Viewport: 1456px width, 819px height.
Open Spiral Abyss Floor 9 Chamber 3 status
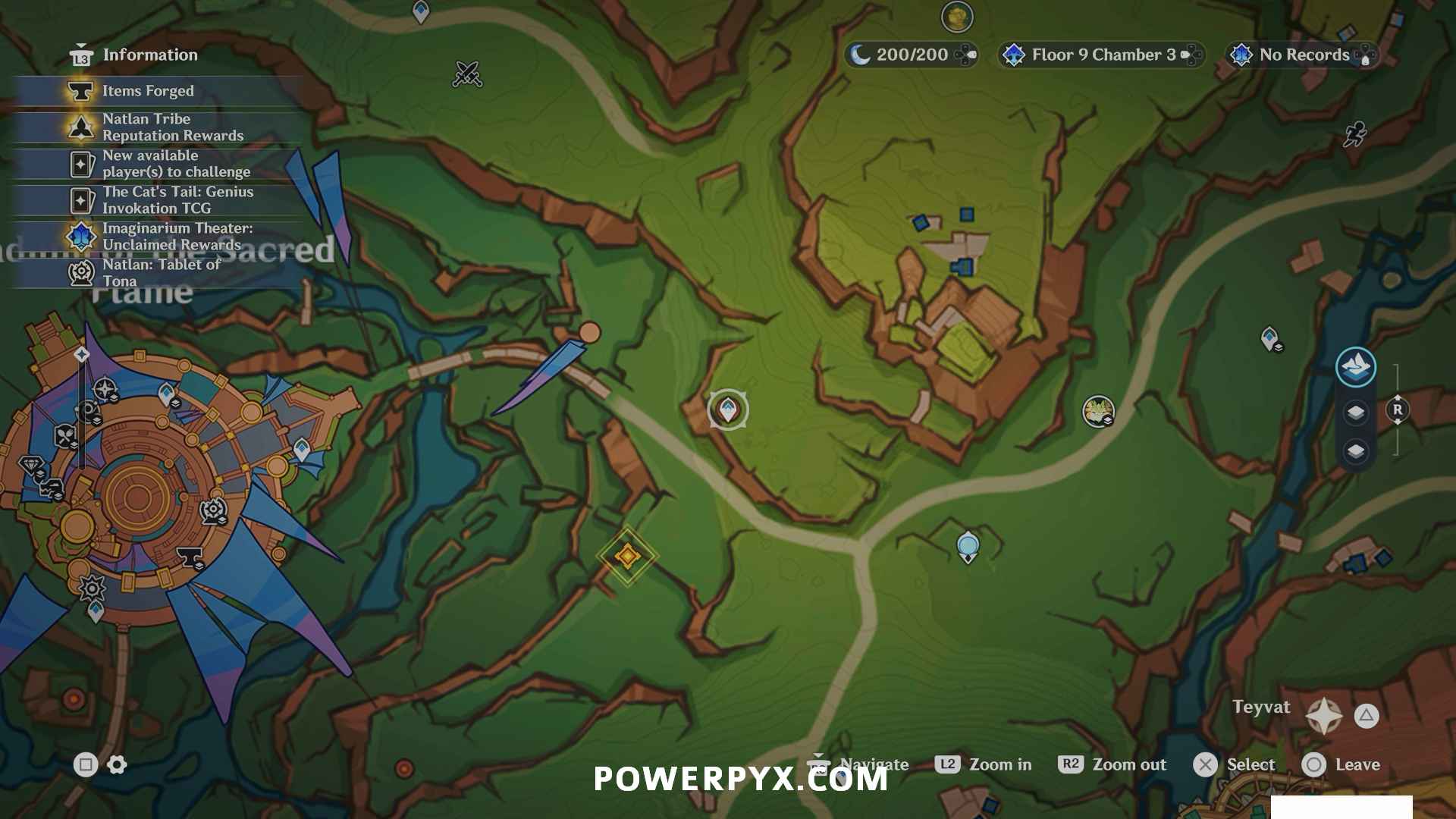click(1102, 55)
